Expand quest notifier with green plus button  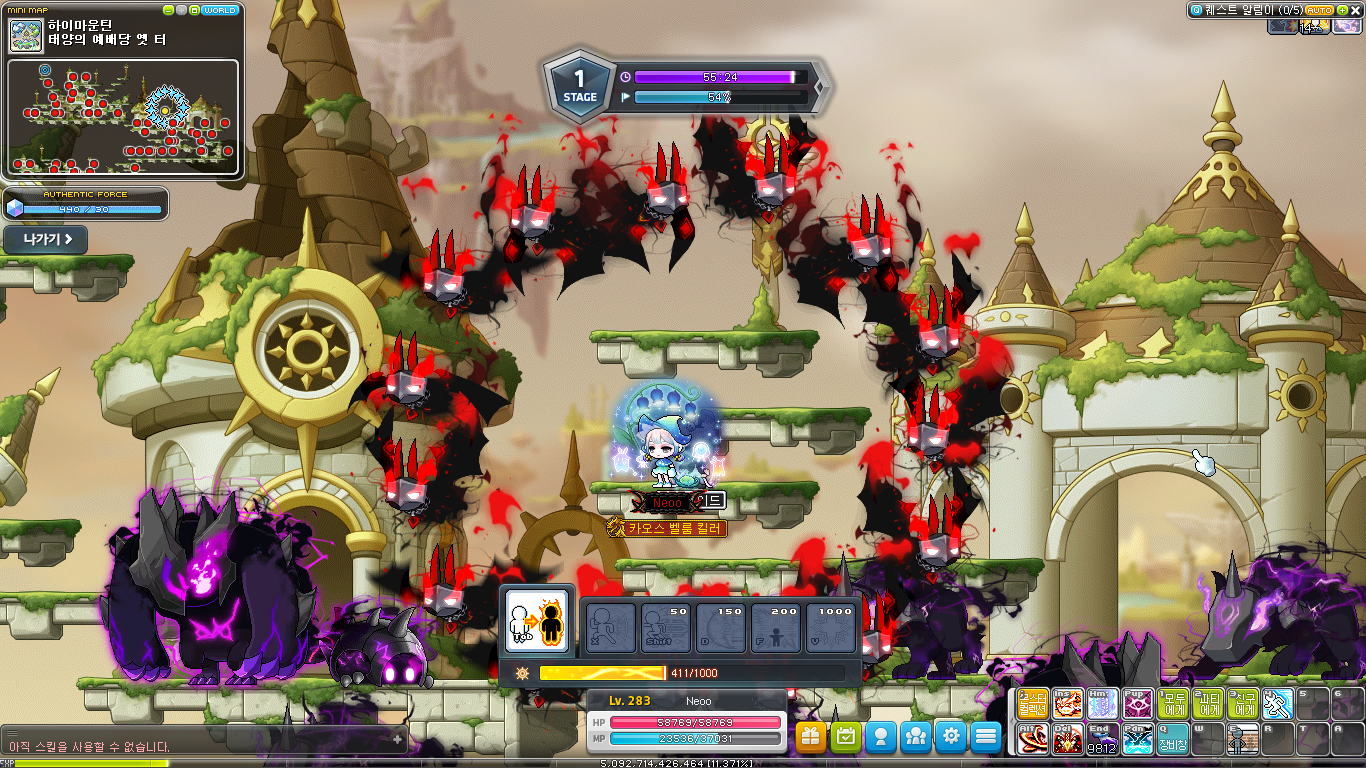[1341, 10]
